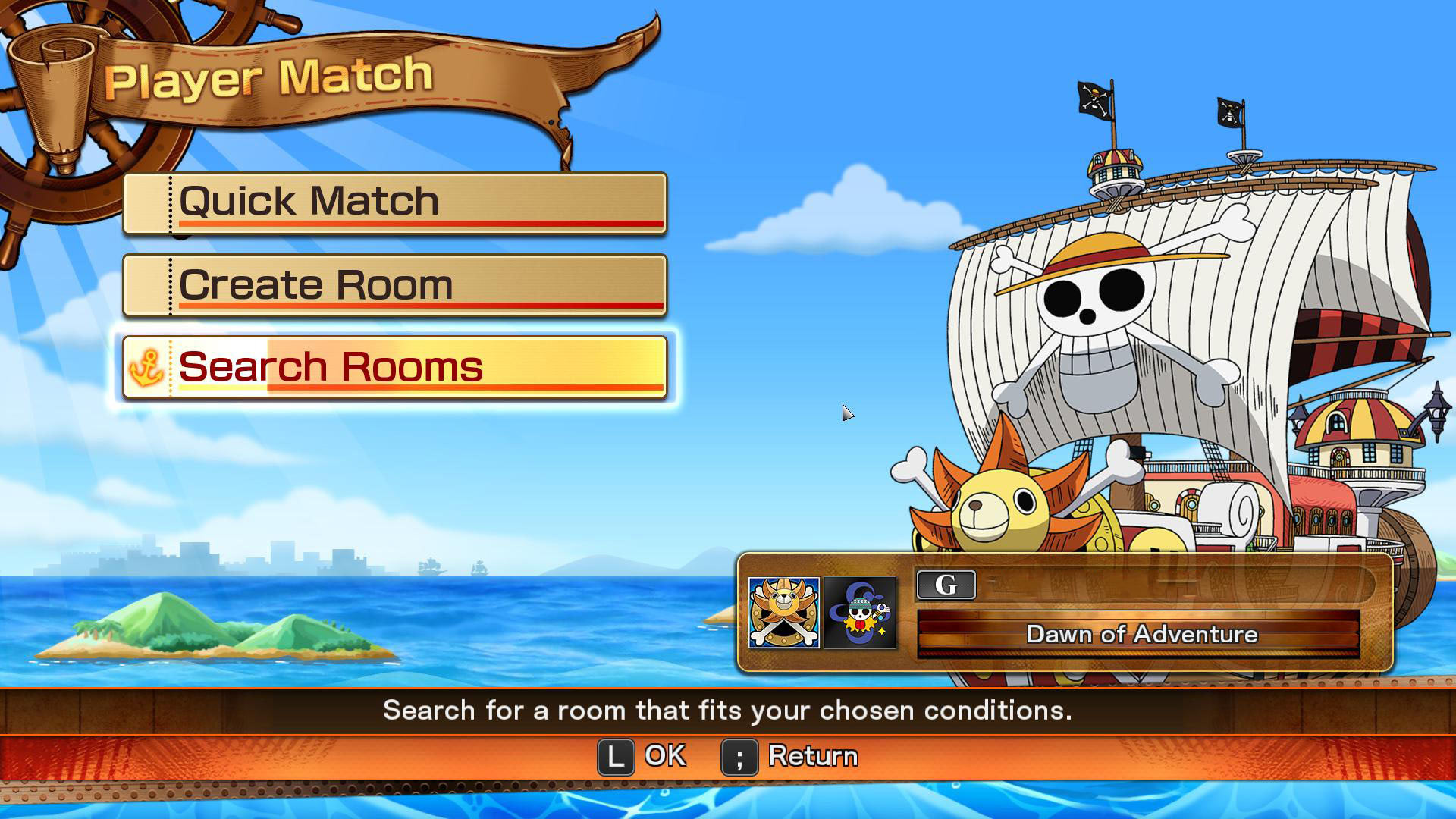Image resolution: width=1456 pixels, height=819 pixels.
Task: Choose the Search Rooms entry
Action: point(394,367)
